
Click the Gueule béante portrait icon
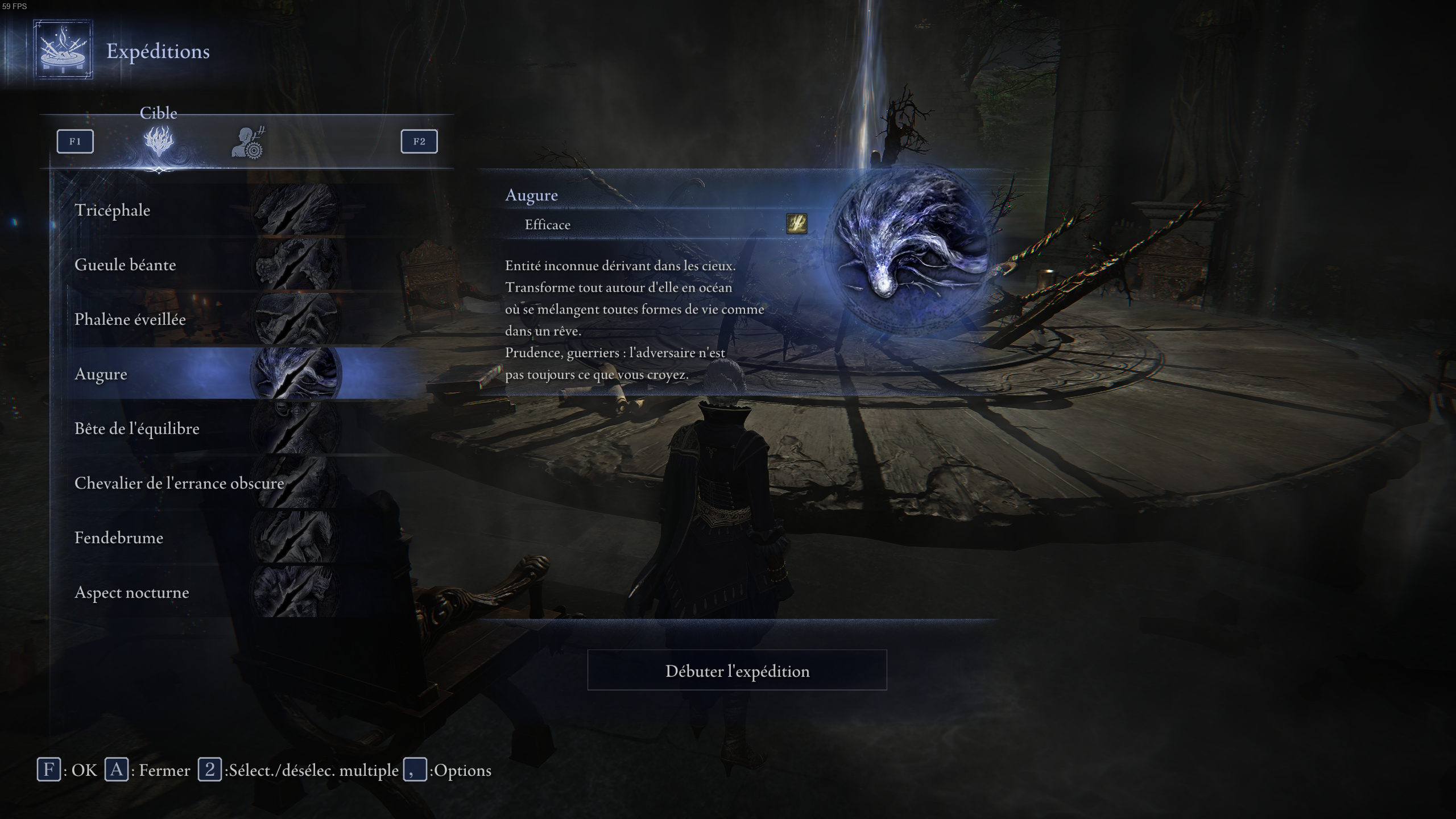[296, 264]
